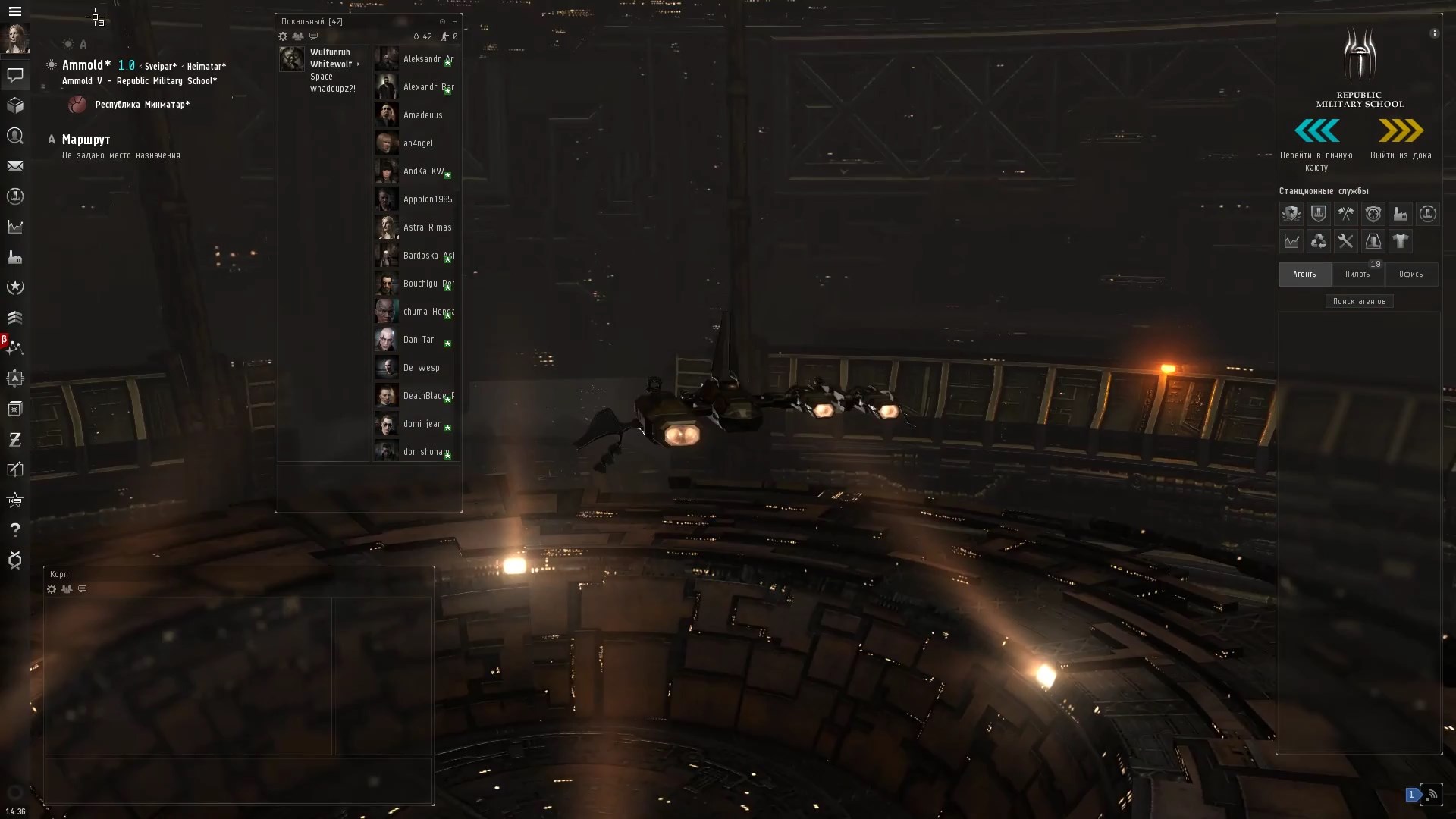The image size is (1456, 819).
Task: Open the Industry facility (factory icon)
Action: pyautogui.click(x=1401, y=214)
